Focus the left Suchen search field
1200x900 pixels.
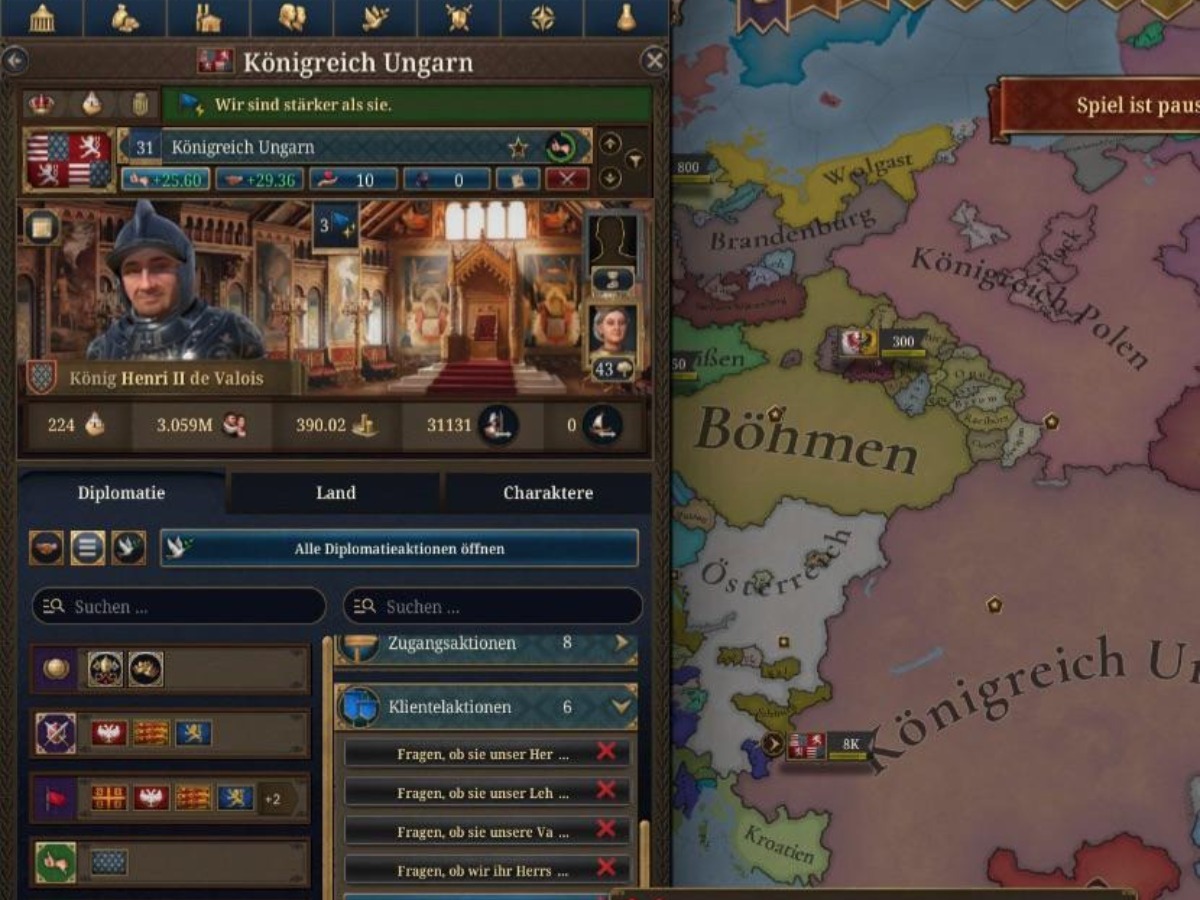[180, 606]
